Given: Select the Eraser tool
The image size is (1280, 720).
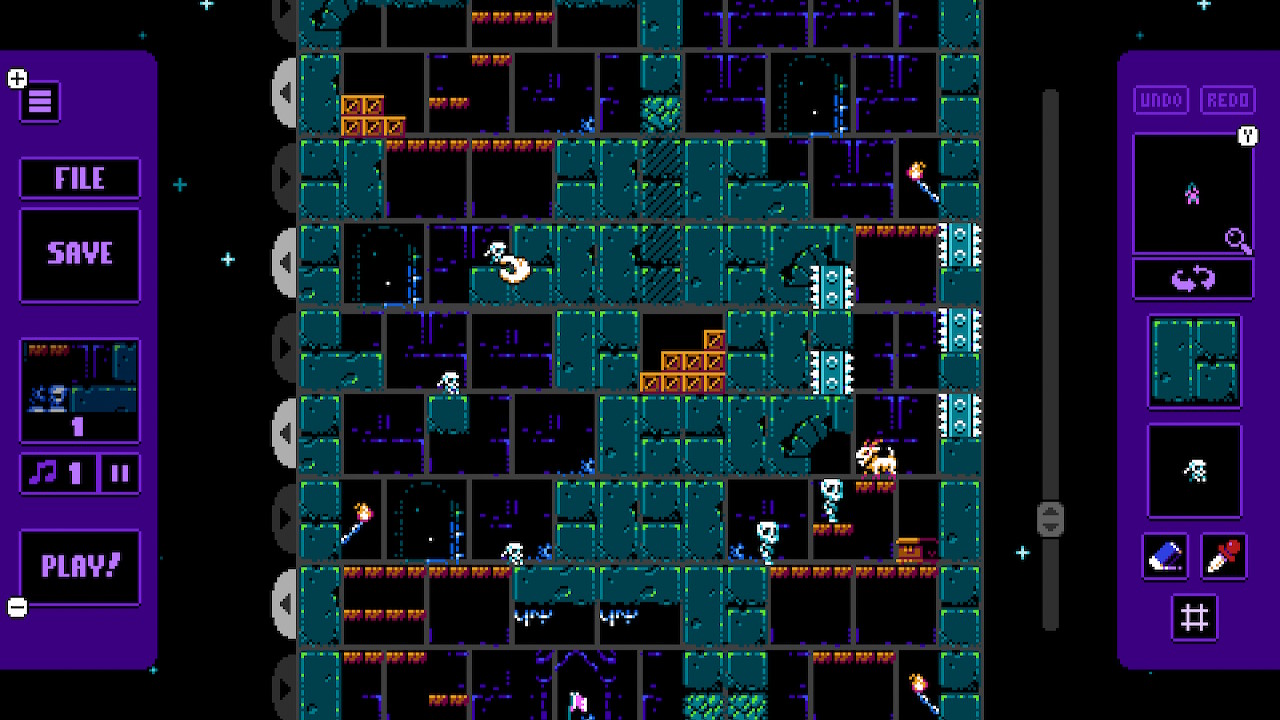Looking at the screenshot, I should (1163, 557).
